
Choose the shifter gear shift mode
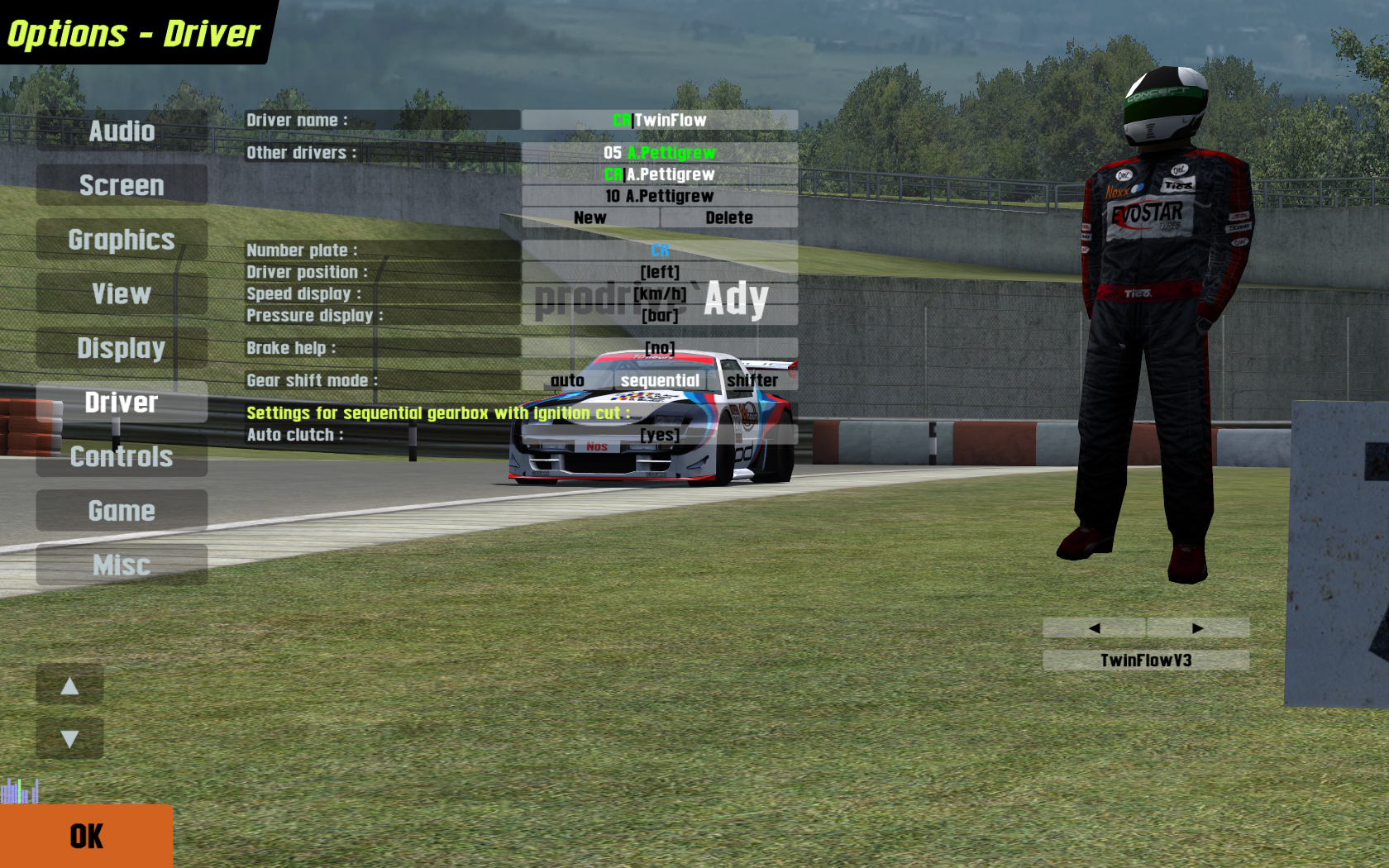point(752,380)
